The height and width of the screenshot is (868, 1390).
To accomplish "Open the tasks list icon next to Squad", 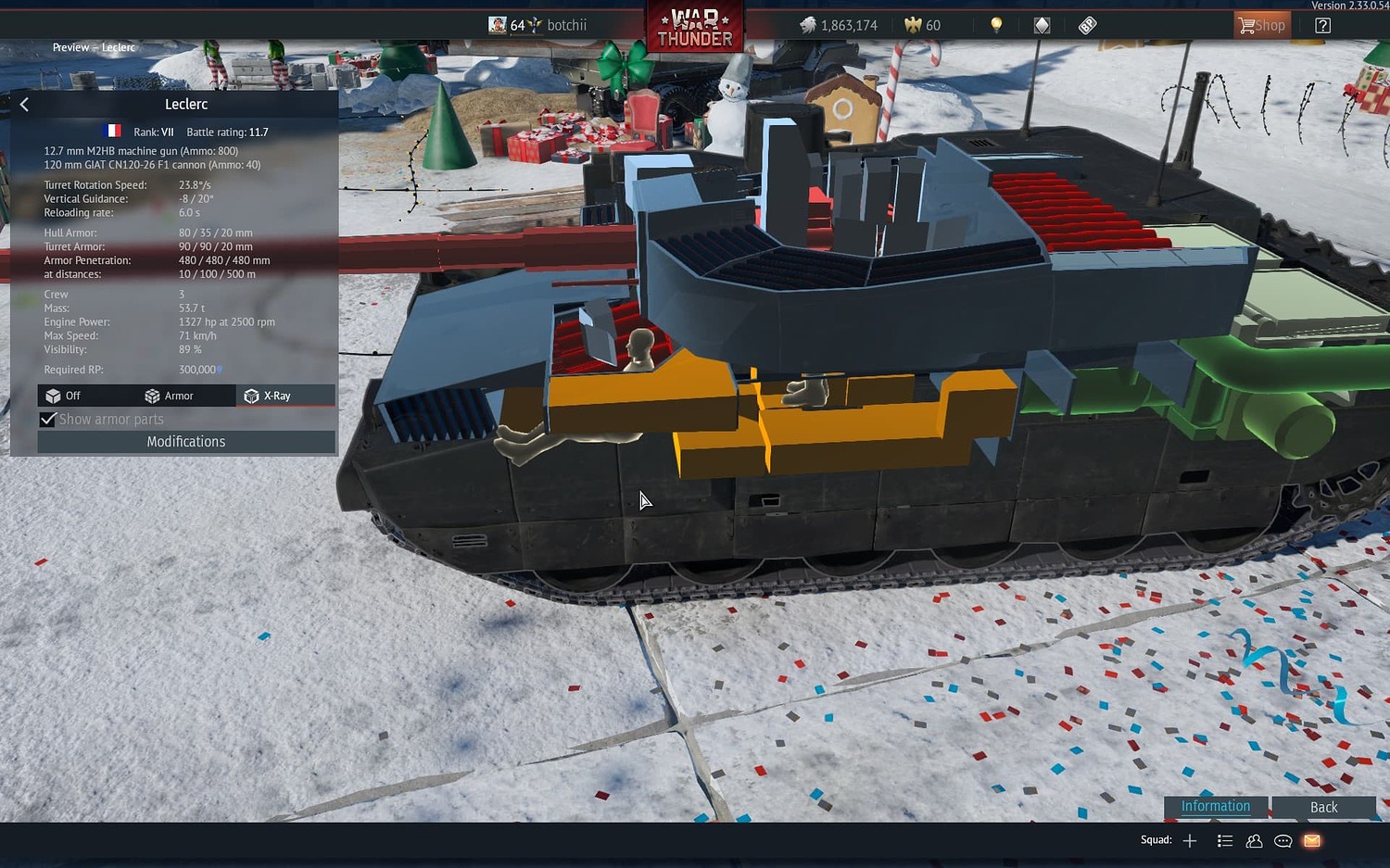I will point(1224,840).
